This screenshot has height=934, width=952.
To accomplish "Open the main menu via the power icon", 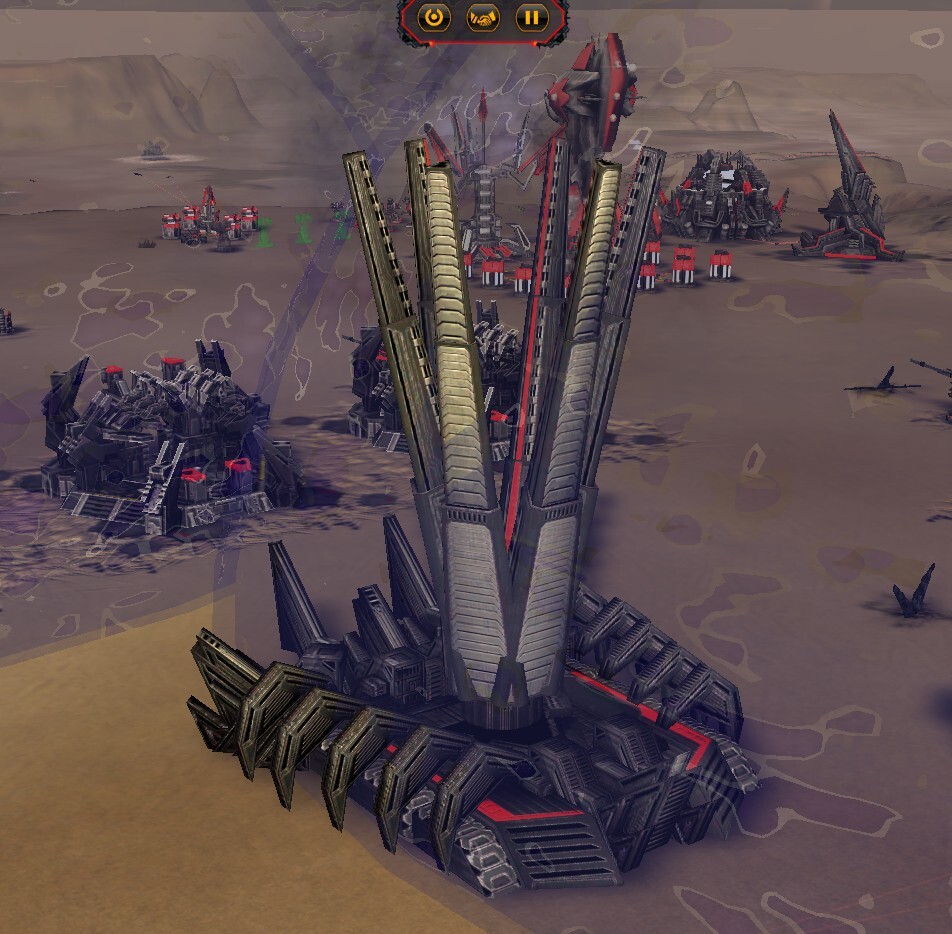I will pos(433,17).
